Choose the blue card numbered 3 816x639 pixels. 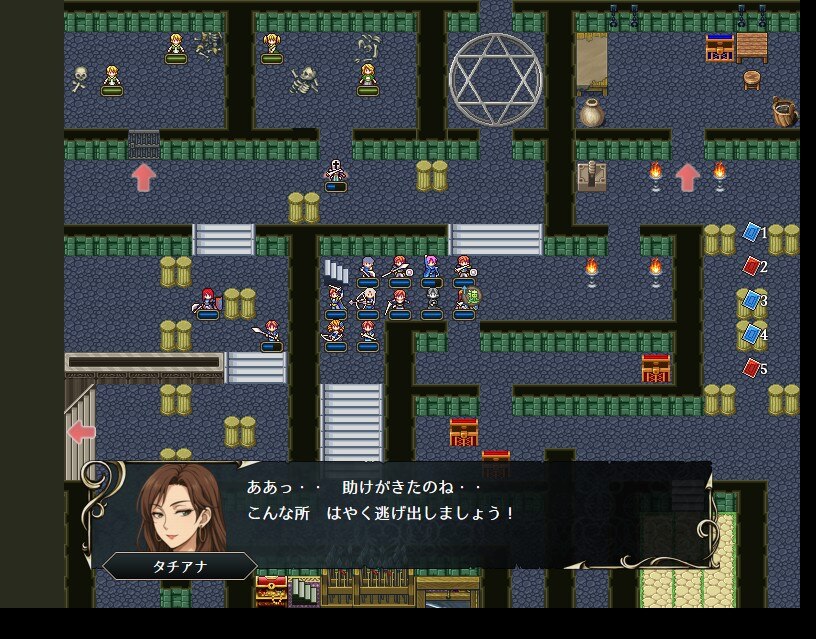click(752, 300)
